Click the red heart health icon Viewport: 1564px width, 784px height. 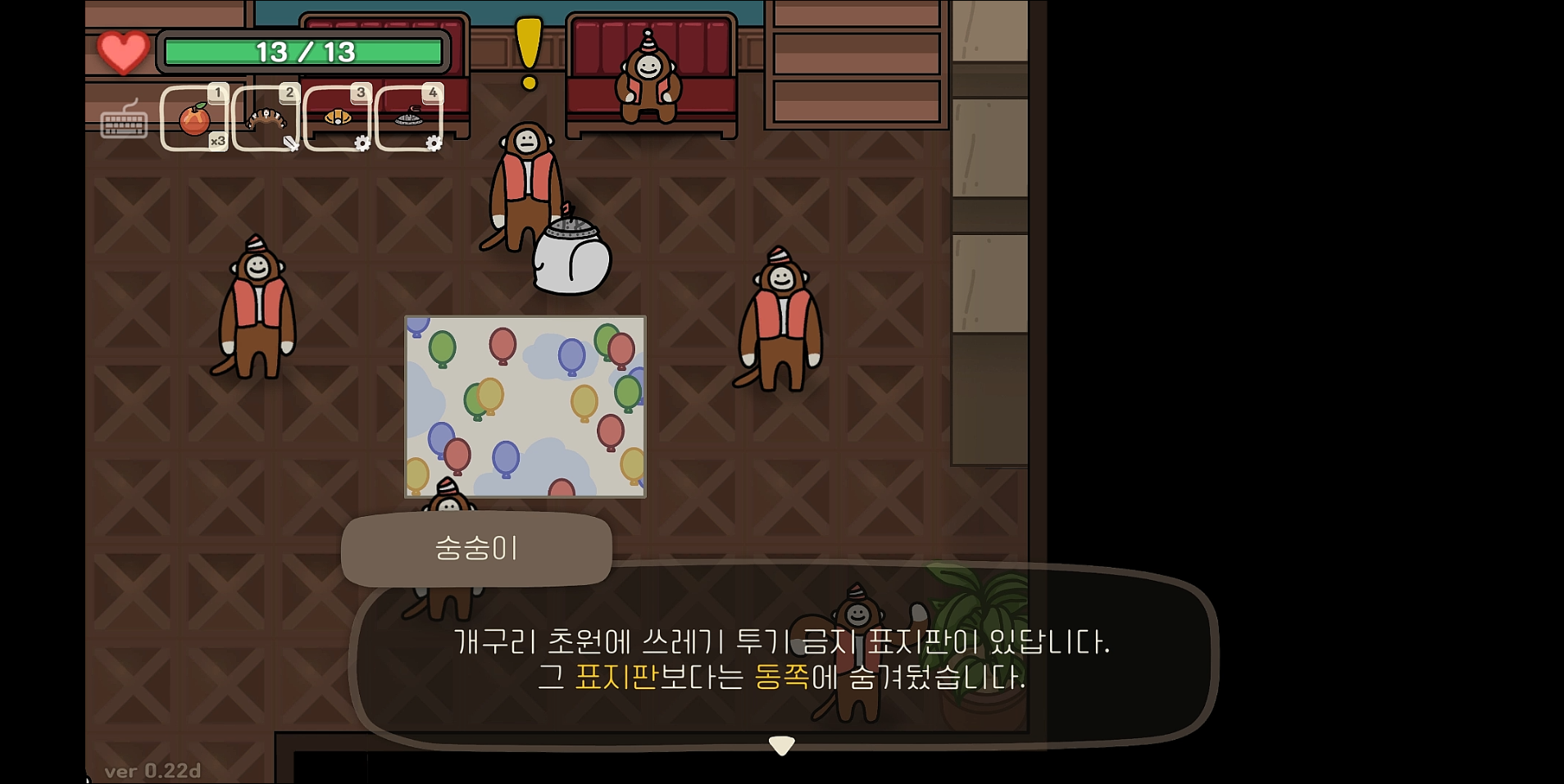(121, 52)
